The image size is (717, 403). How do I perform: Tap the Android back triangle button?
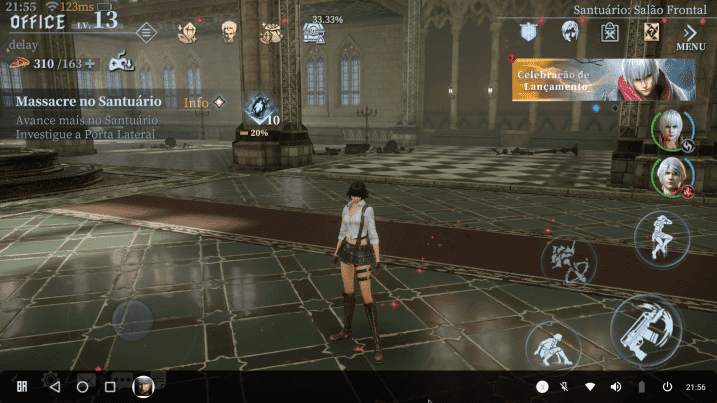coord(55,386)
